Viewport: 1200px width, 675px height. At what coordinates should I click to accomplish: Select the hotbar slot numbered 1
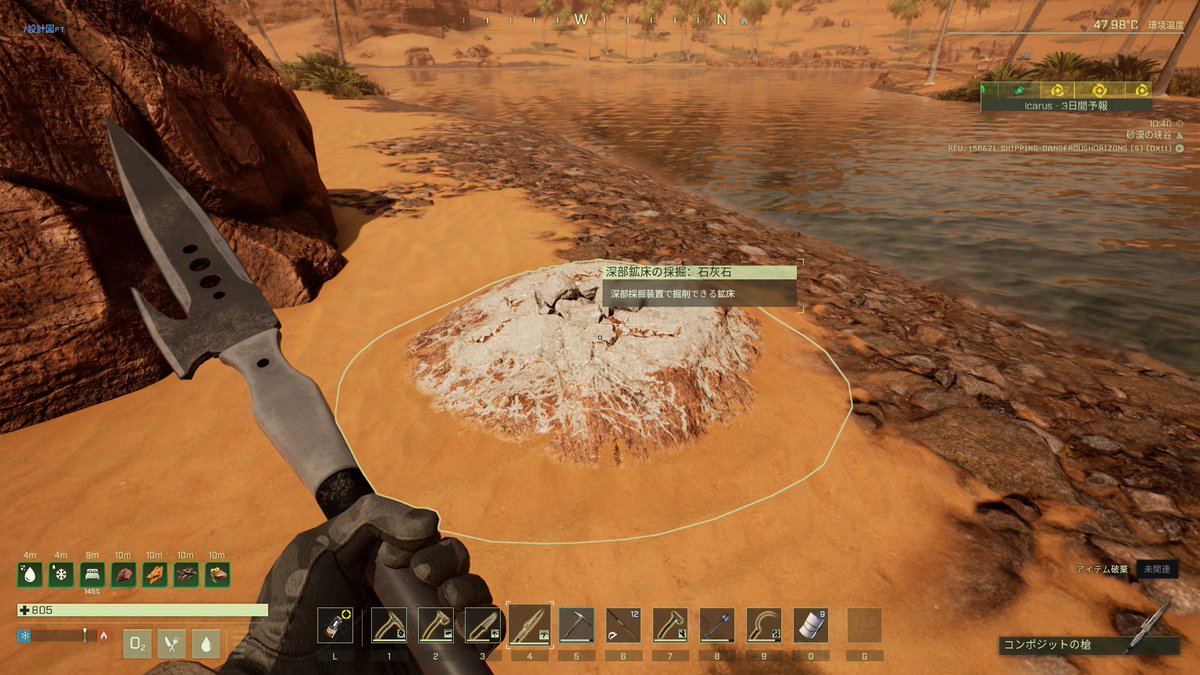(x=388, y=625)
